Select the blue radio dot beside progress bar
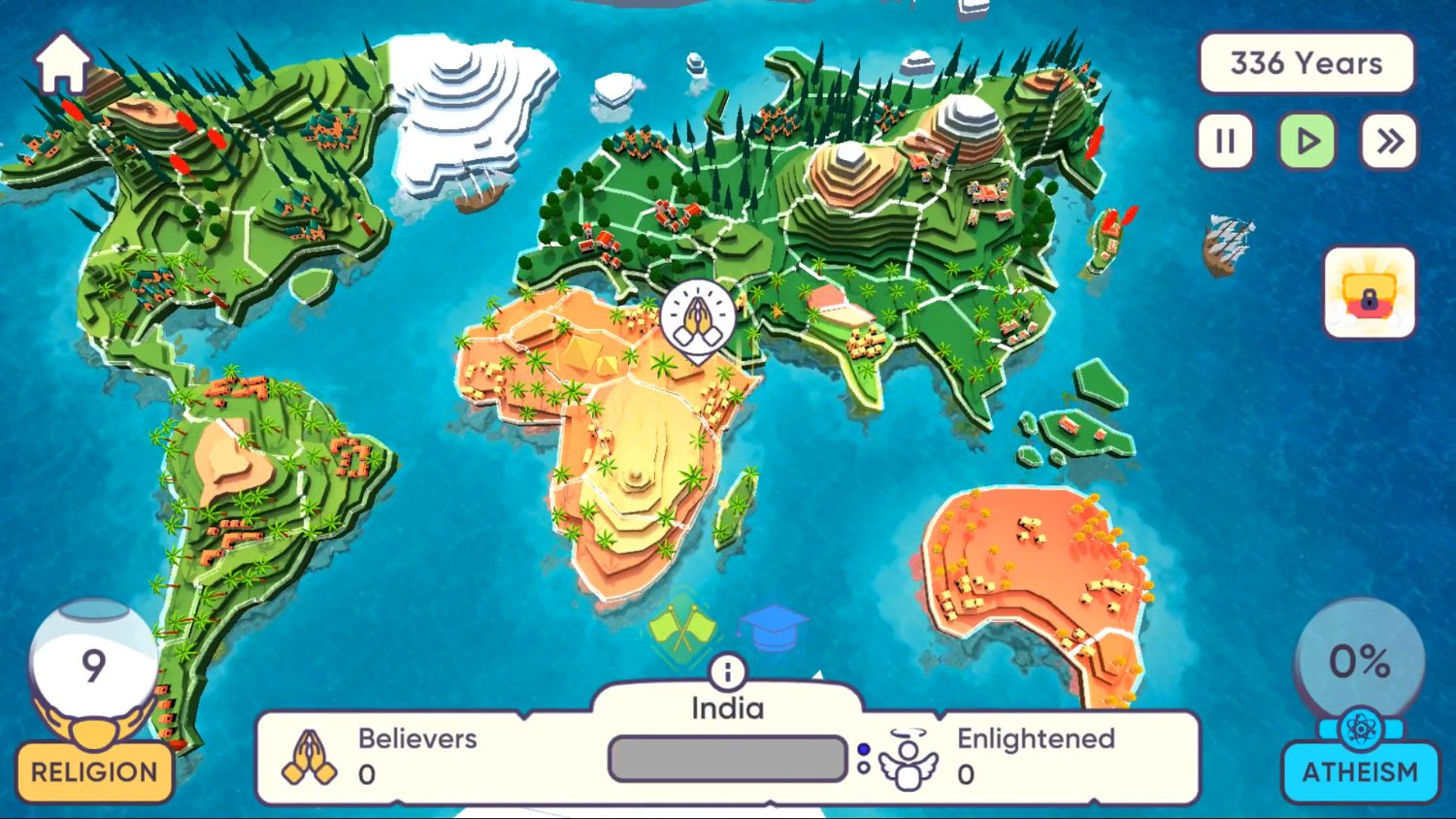Viewport: 1456px width, 819px height. tap(862, 749)
